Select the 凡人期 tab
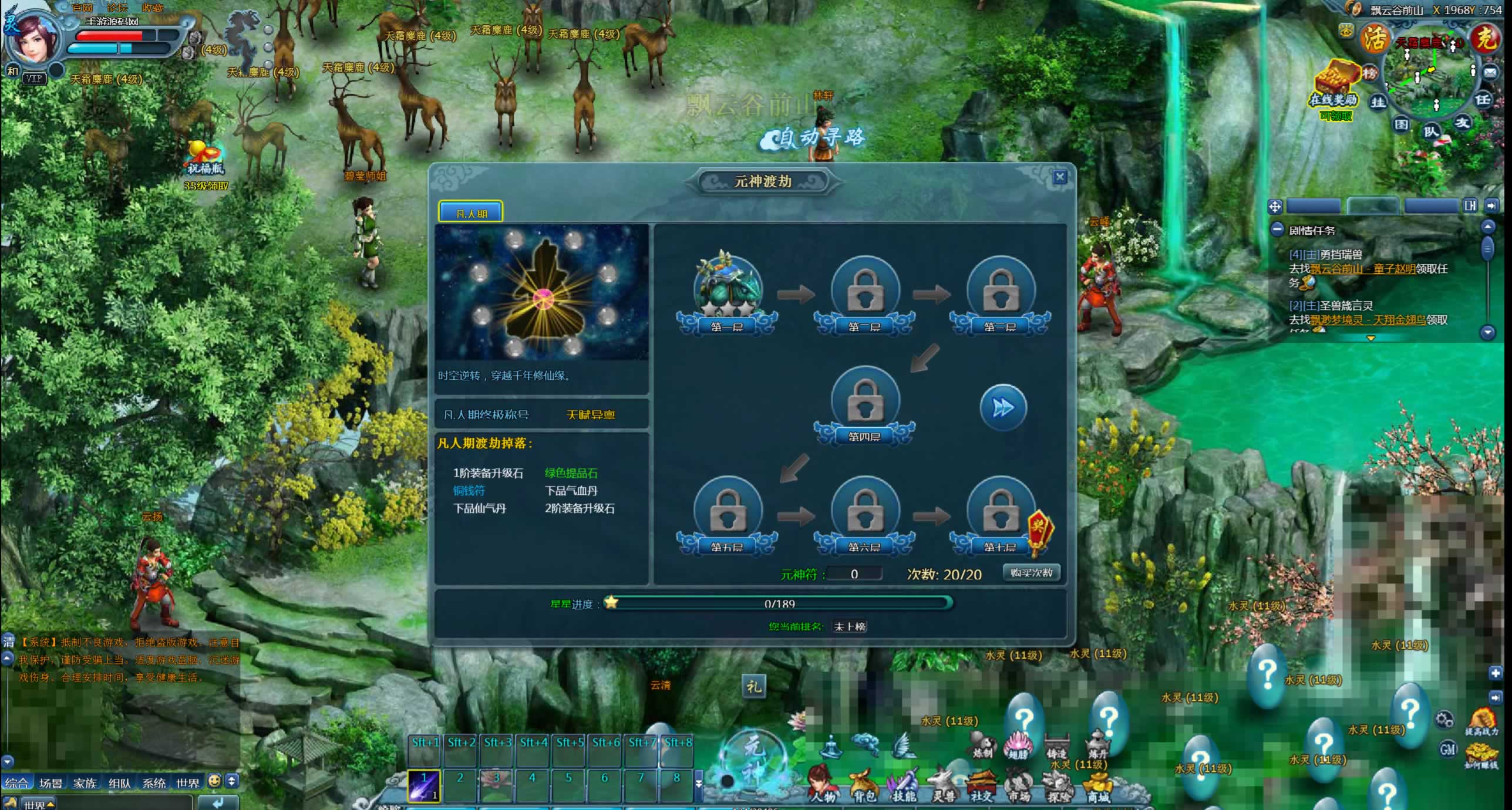This screenshot has width=1512, height=810. pyautogui.click(x=471, y=212)
